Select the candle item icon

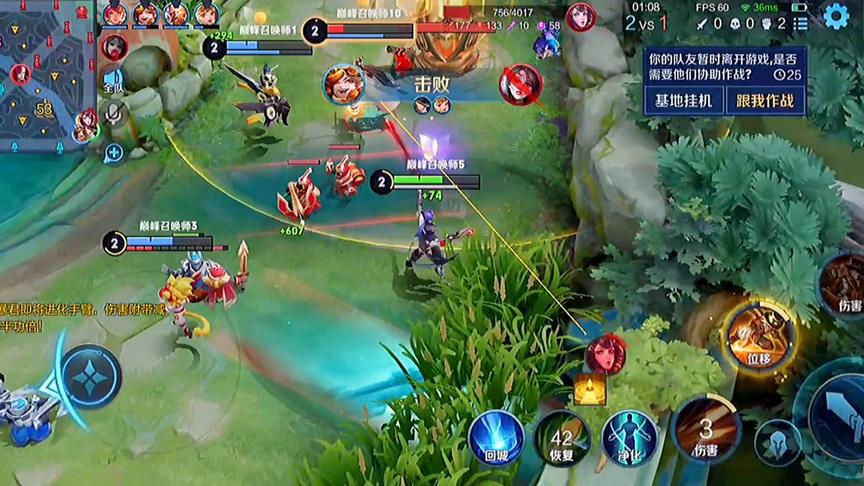[x=590, y=388]
